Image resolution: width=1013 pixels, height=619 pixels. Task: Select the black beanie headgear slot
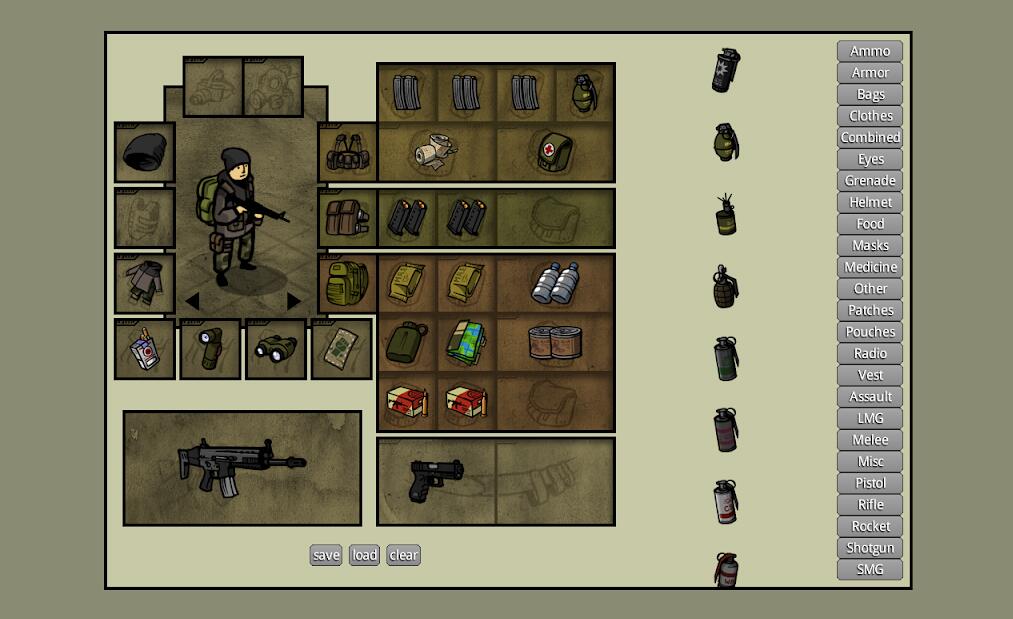click(145, 153)
